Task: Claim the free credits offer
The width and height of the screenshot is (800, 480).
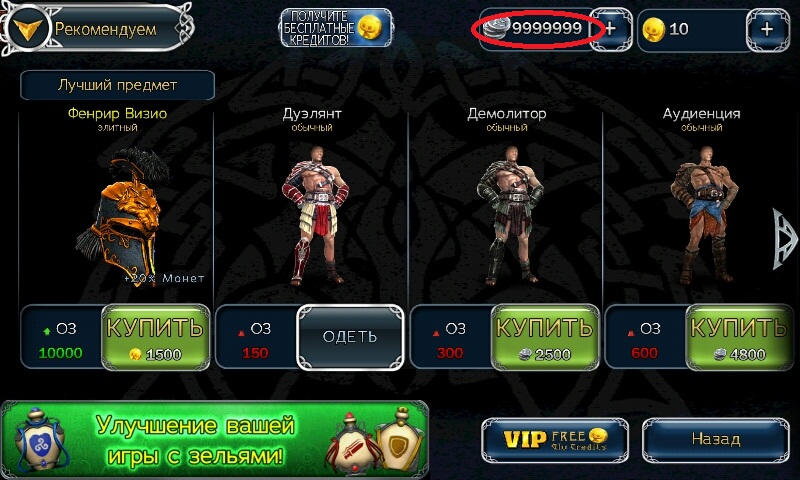Action: pos(335,29)
